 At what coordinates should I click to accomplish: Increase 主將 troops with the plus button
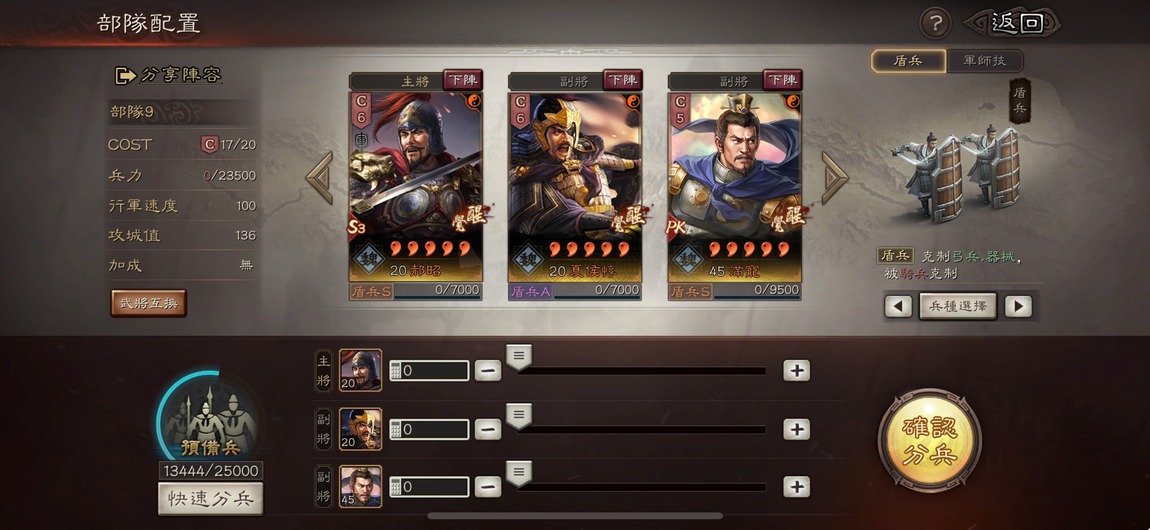point(796,370)
